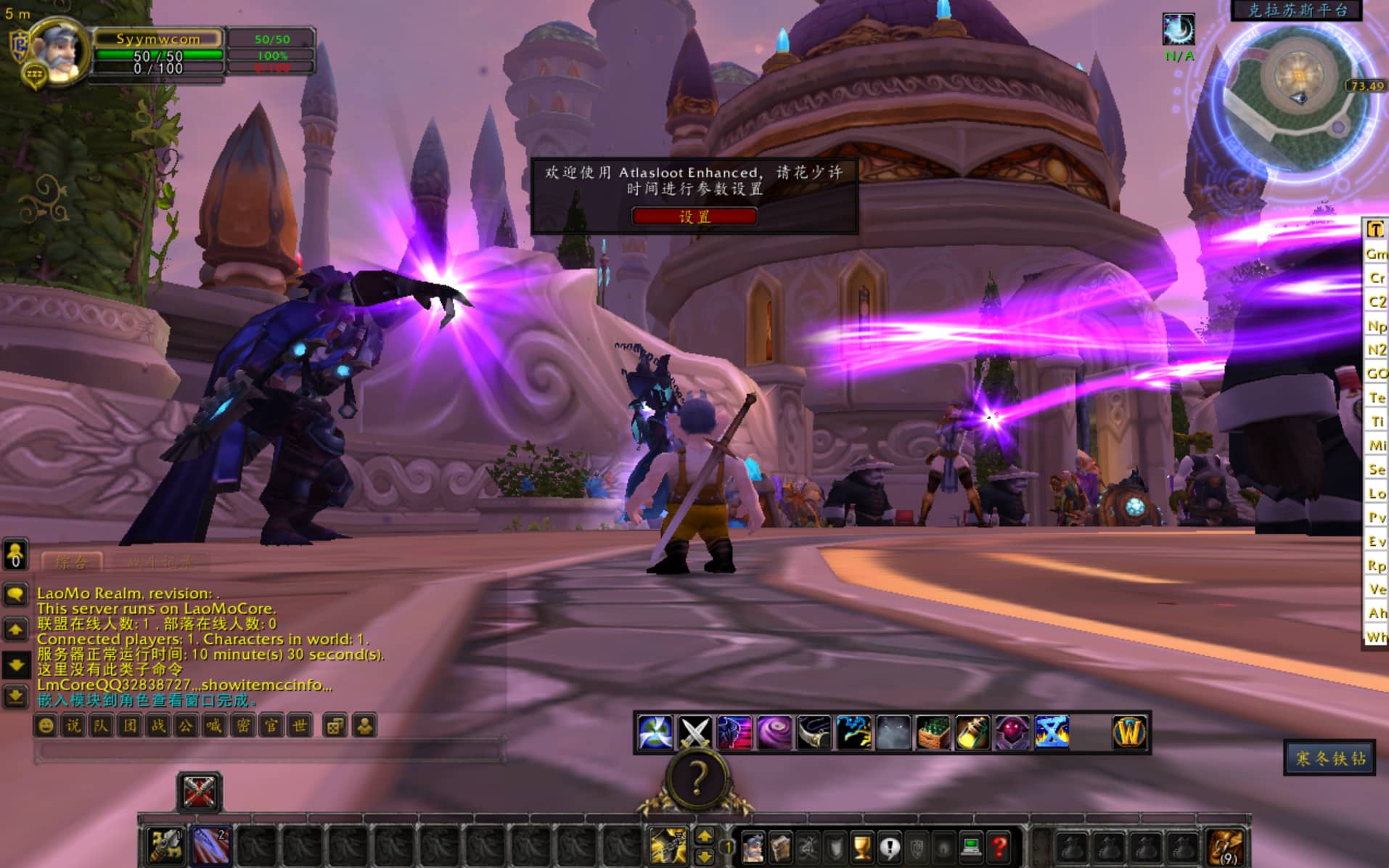The image size is (1389, 868).
Task: Open the red question mark help button
Action: point(999,847)
